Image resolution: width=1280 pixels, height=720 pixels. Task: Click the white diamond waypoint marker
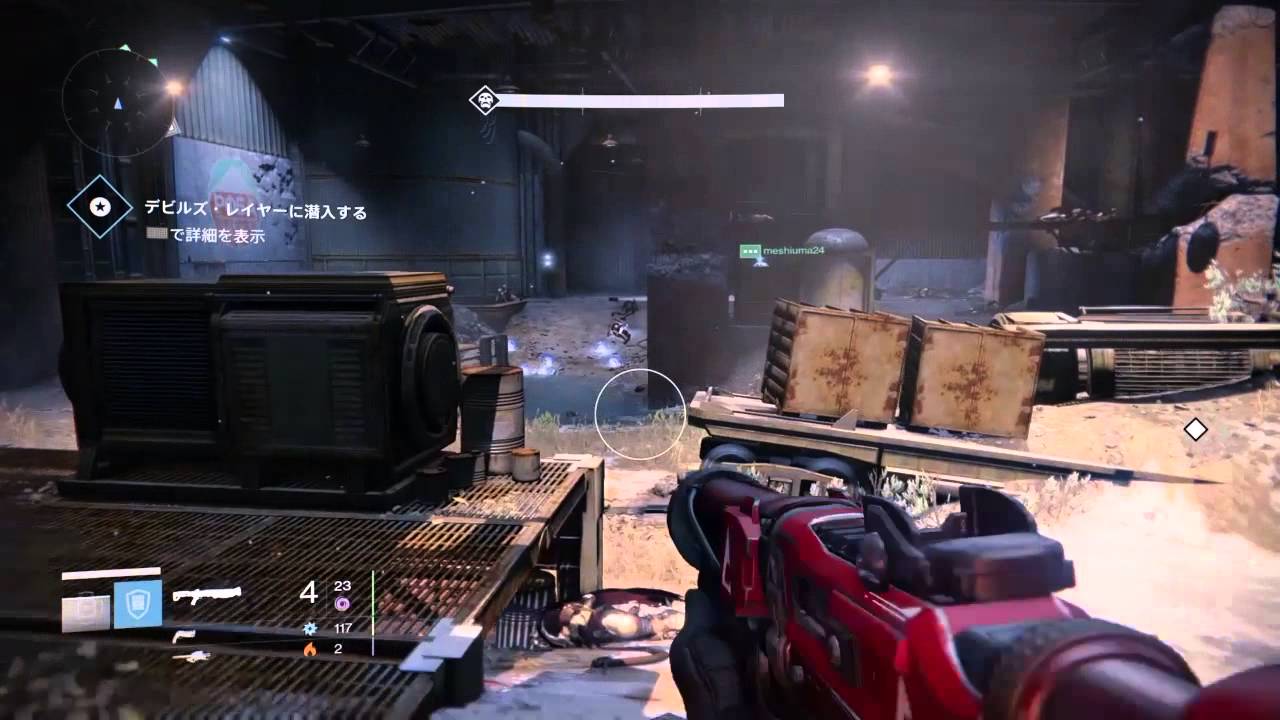click(x=1195, y=430)
